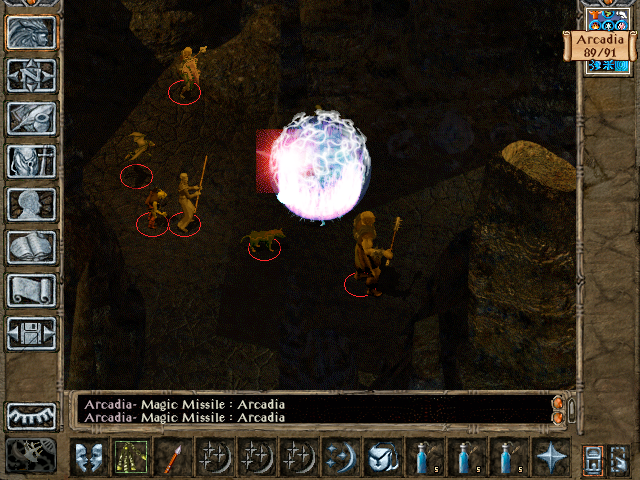Open the floppy disk save and options button

pyautogui.click(x=32, y=333)
